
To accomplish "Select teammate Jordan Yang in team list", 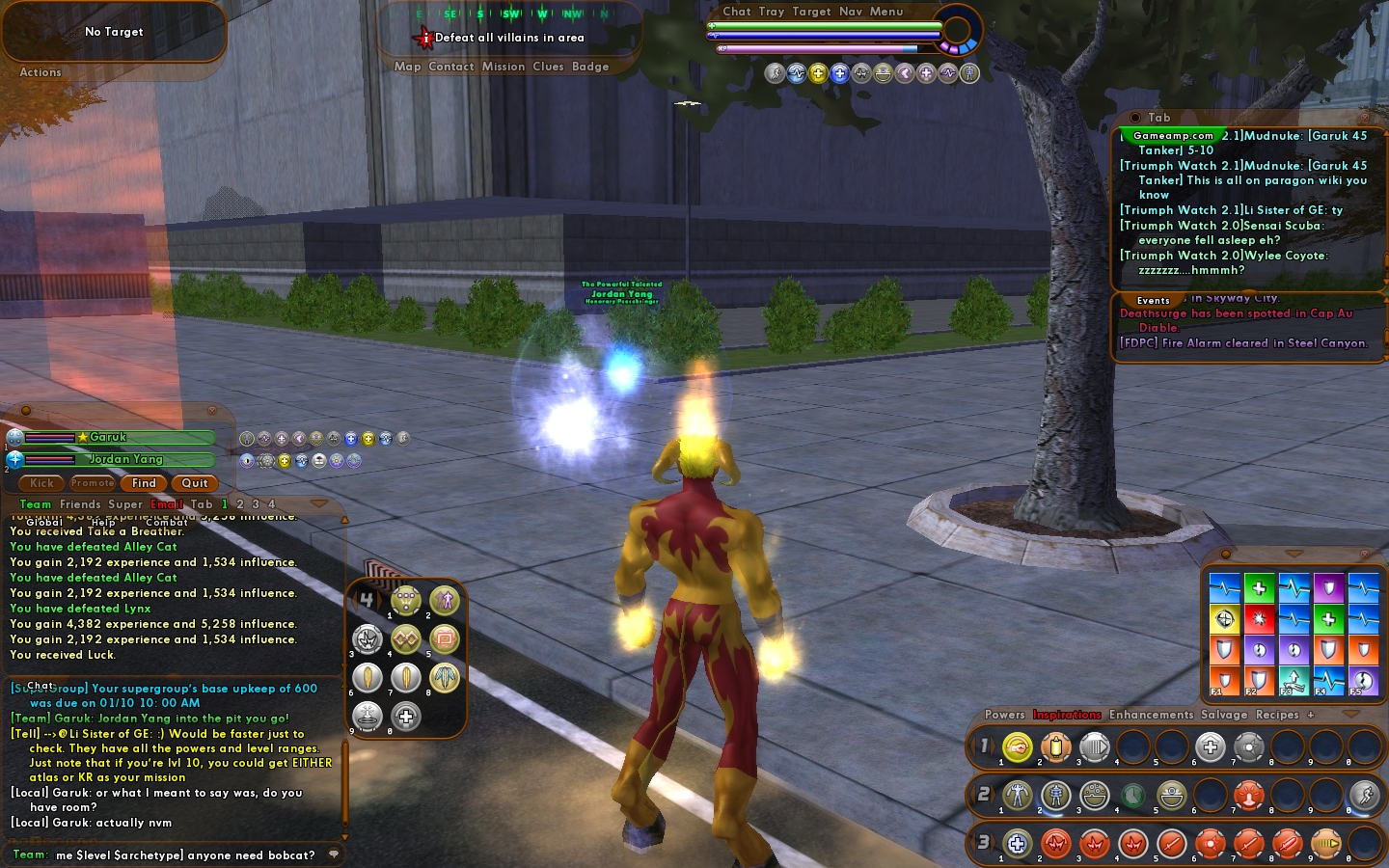I will (125, 460).
